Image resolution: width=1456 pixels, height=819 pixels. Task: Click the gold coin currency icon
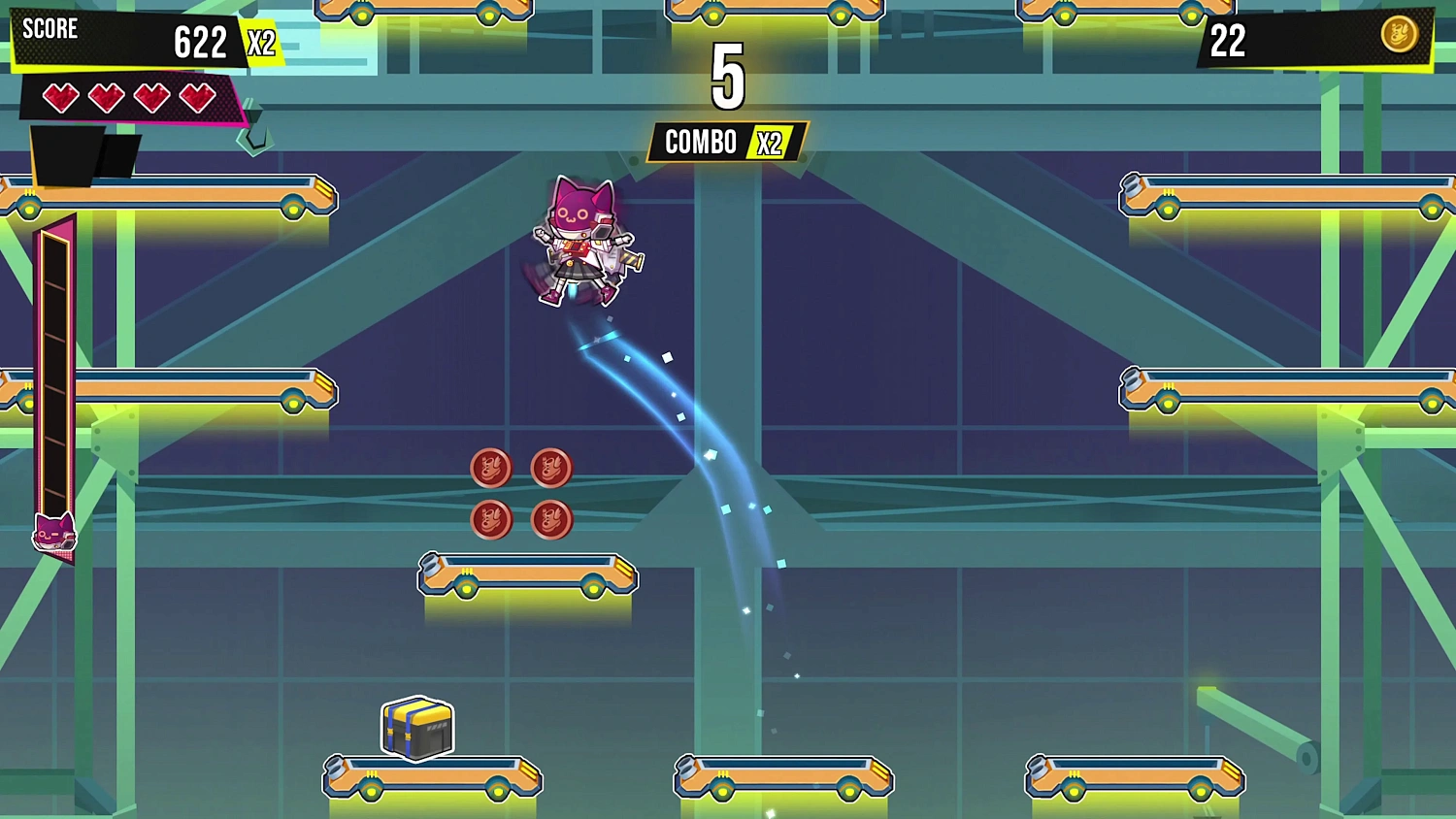(1399, 35)
